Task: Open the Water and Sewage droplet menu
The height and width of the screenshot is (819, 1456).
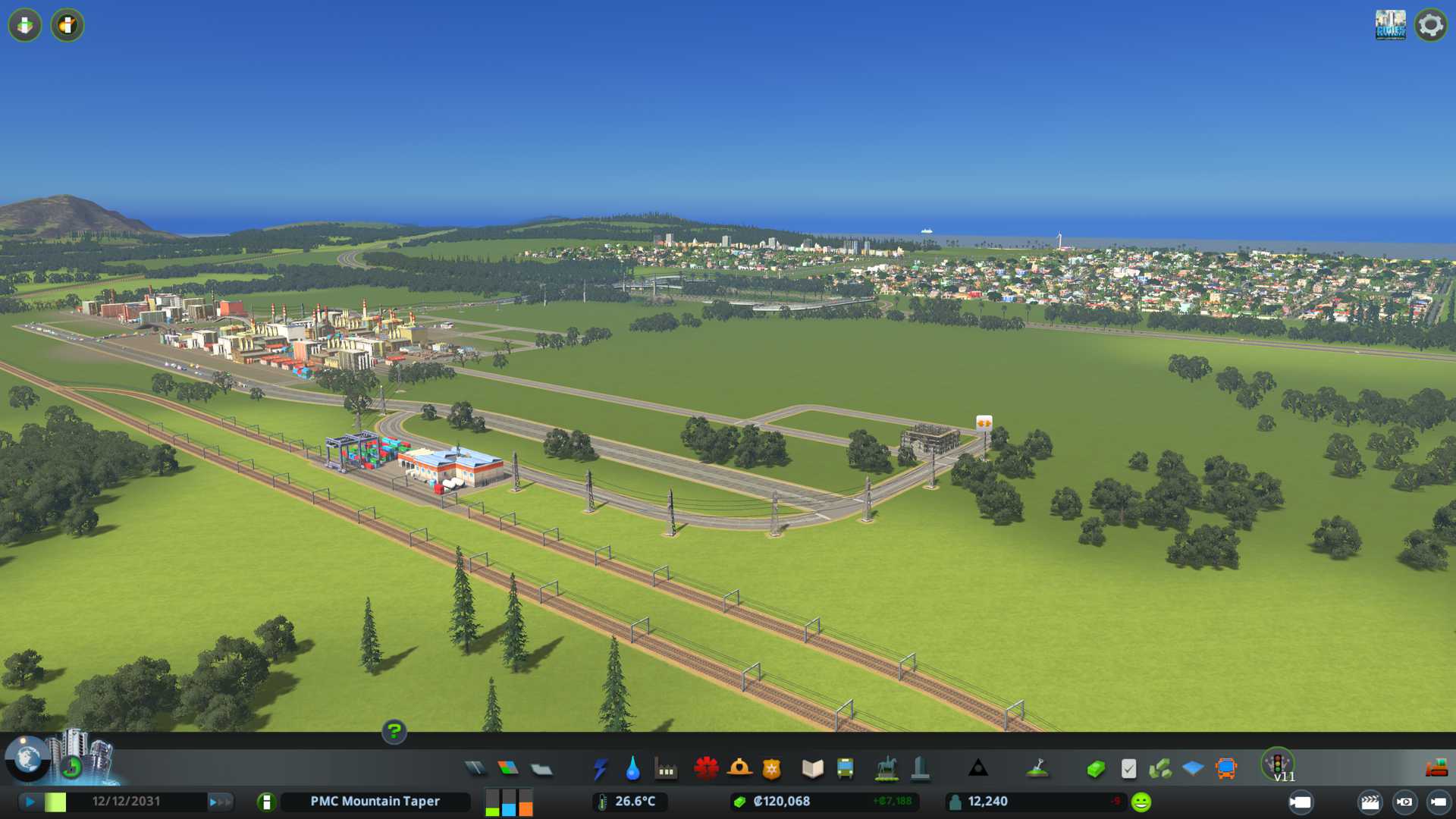Action: [x=633, y=769]
